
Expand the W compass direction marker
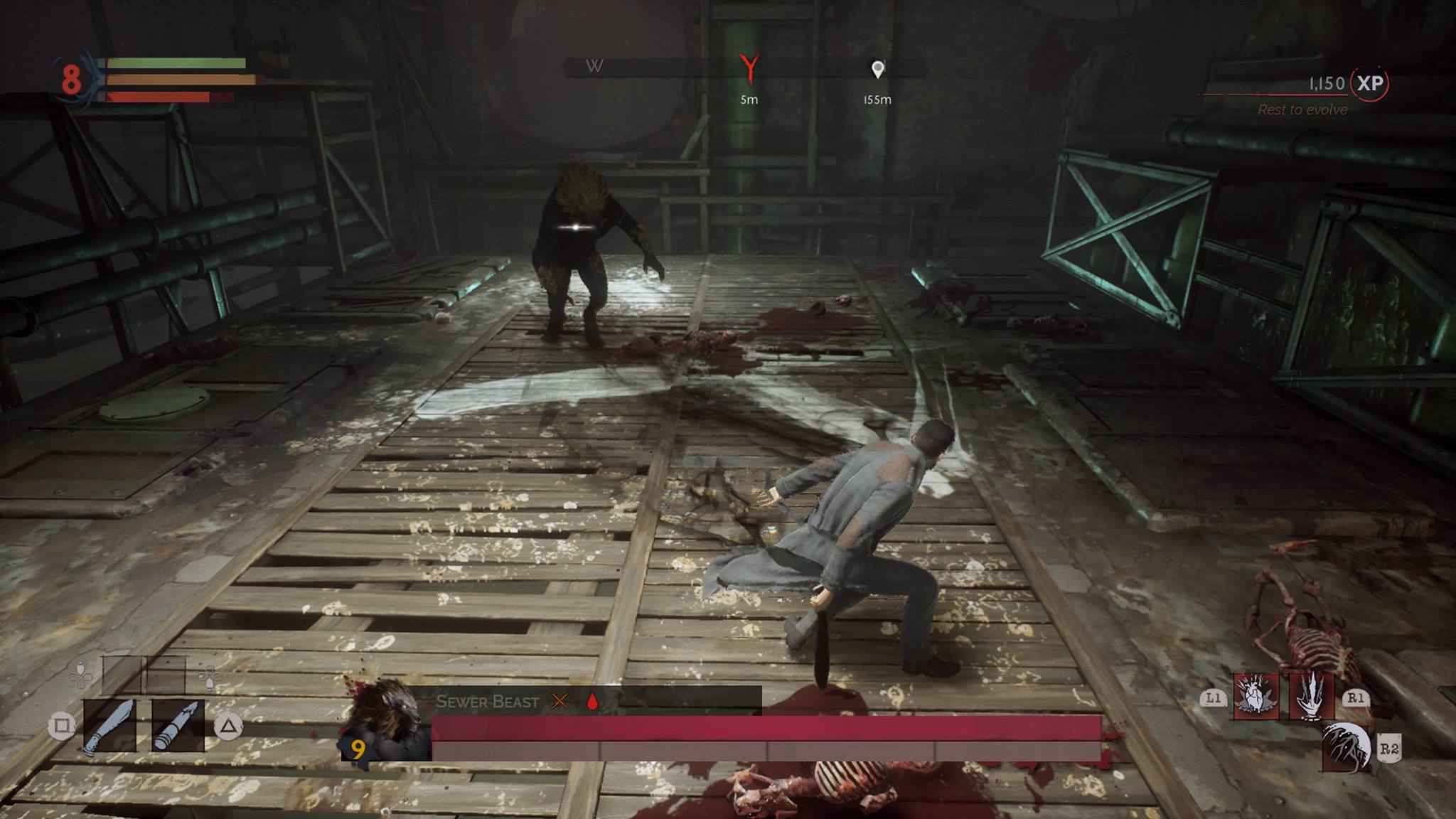(x=596, y=66)
